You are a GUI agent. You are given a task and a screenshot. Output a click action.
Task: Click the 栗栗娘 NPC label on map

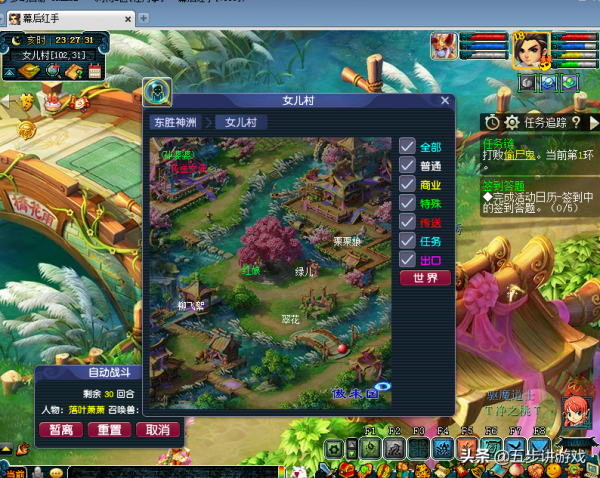pyautogui.click(x=346, y=241)
